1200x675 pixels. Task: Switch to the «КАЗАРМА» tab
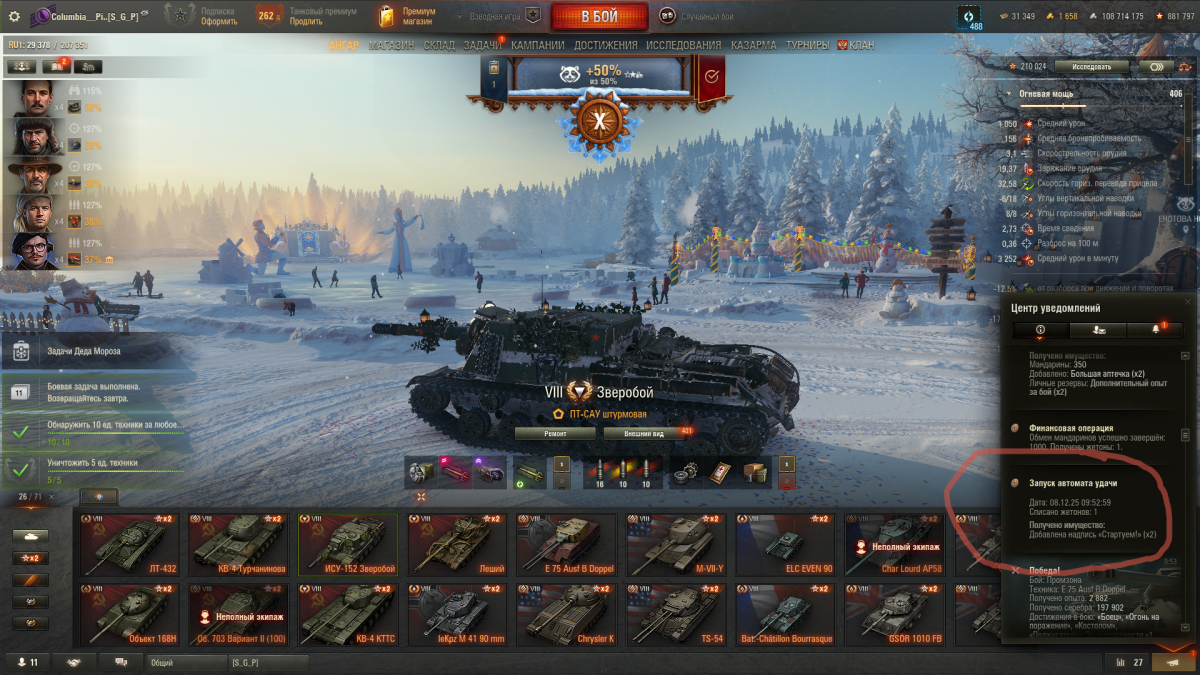point(753,45)
